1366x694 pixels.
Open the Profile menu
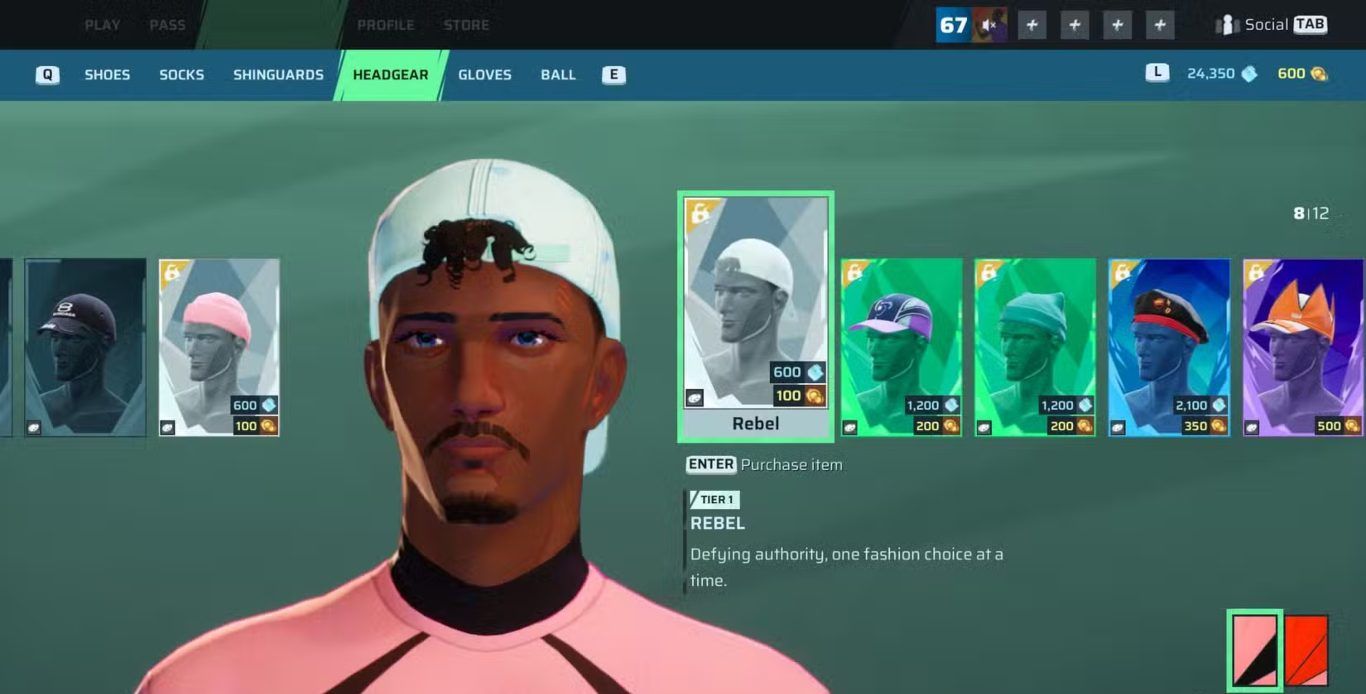click(x=385, y=25)
